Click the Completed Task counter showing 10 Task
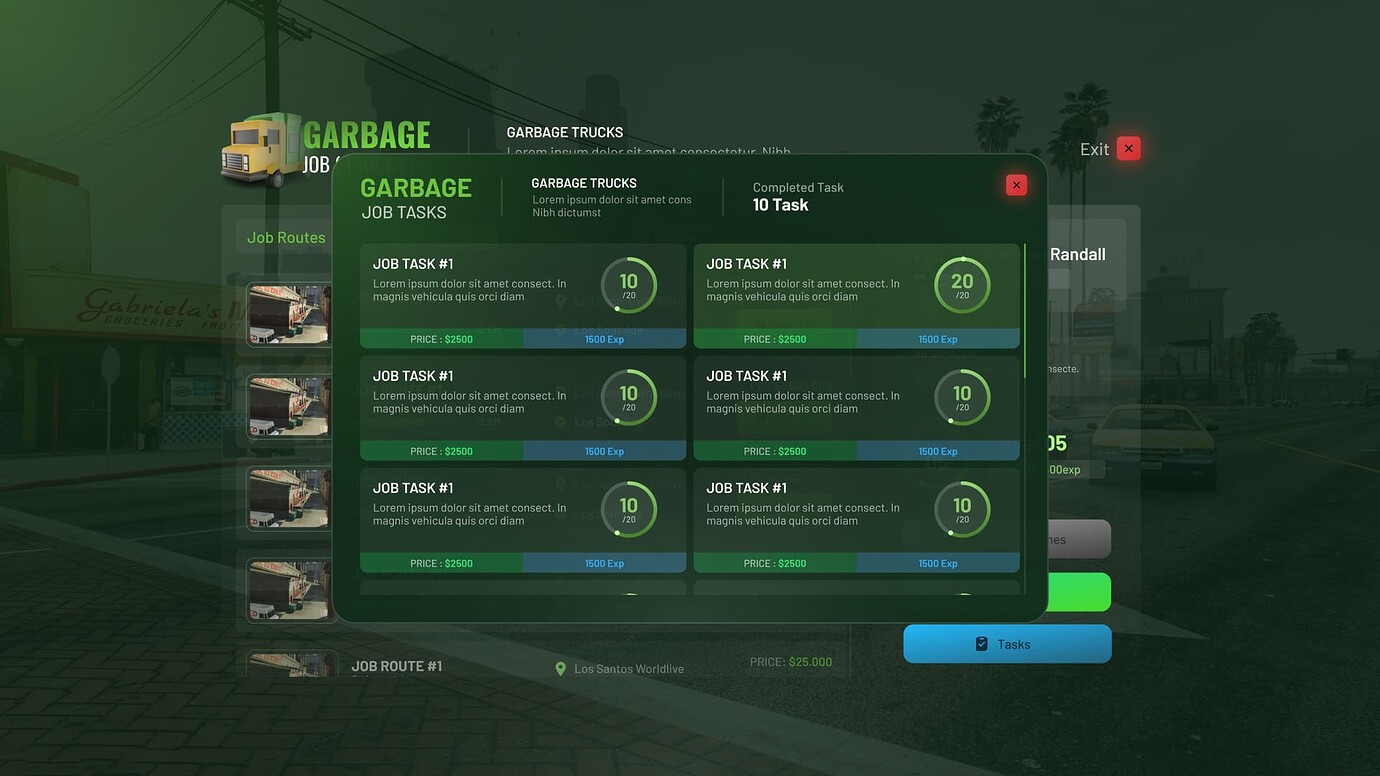 tap(798, 195)
